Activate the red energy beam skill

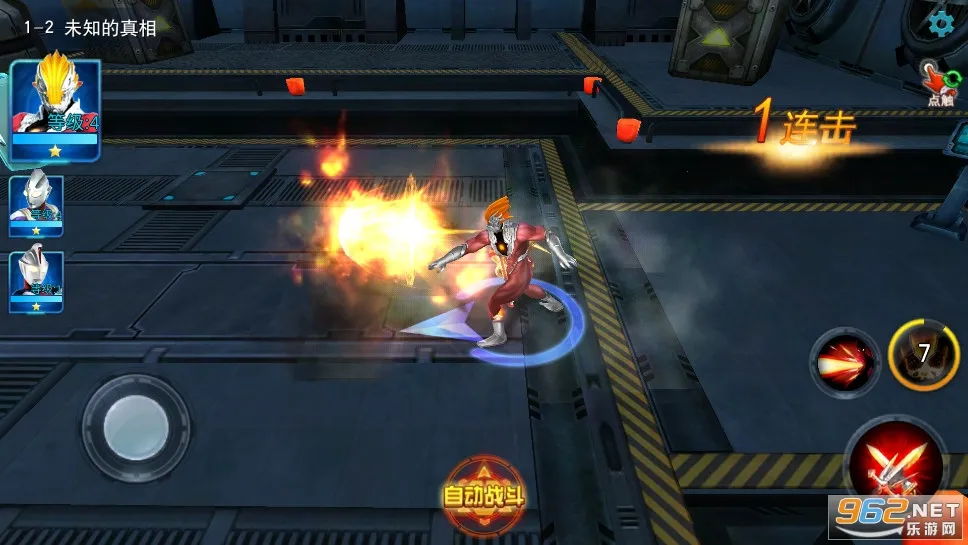pyautogui.click(x=845, y=362)
